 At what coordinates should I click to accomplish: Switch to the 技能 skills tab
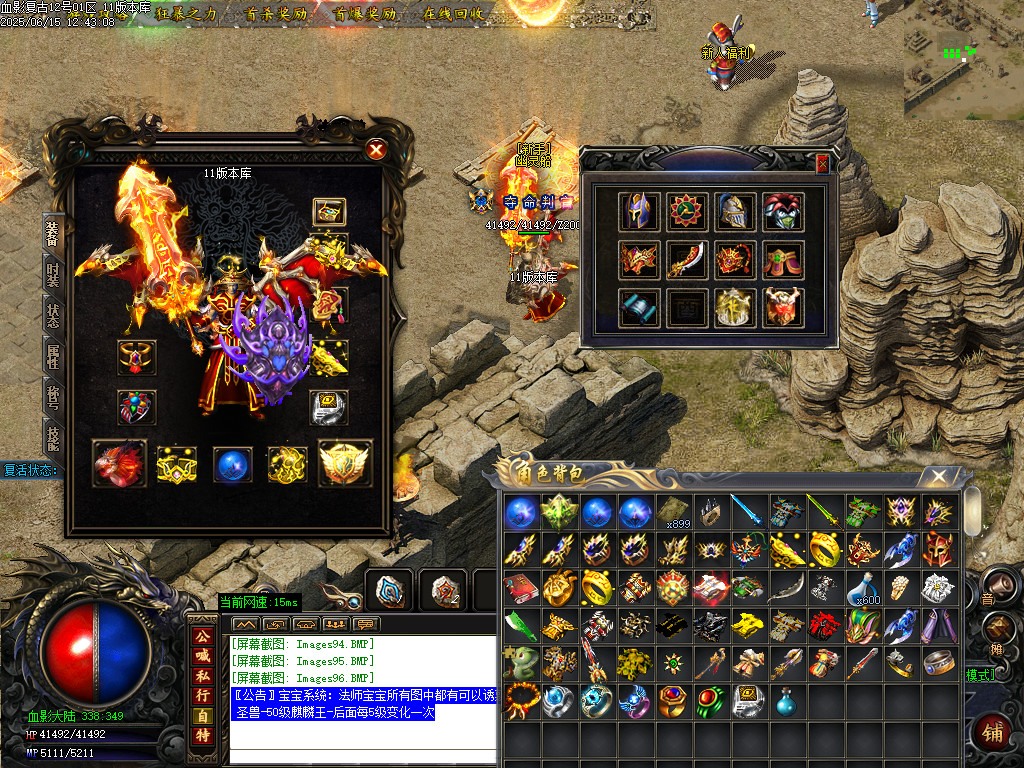[x=53, y=435]
